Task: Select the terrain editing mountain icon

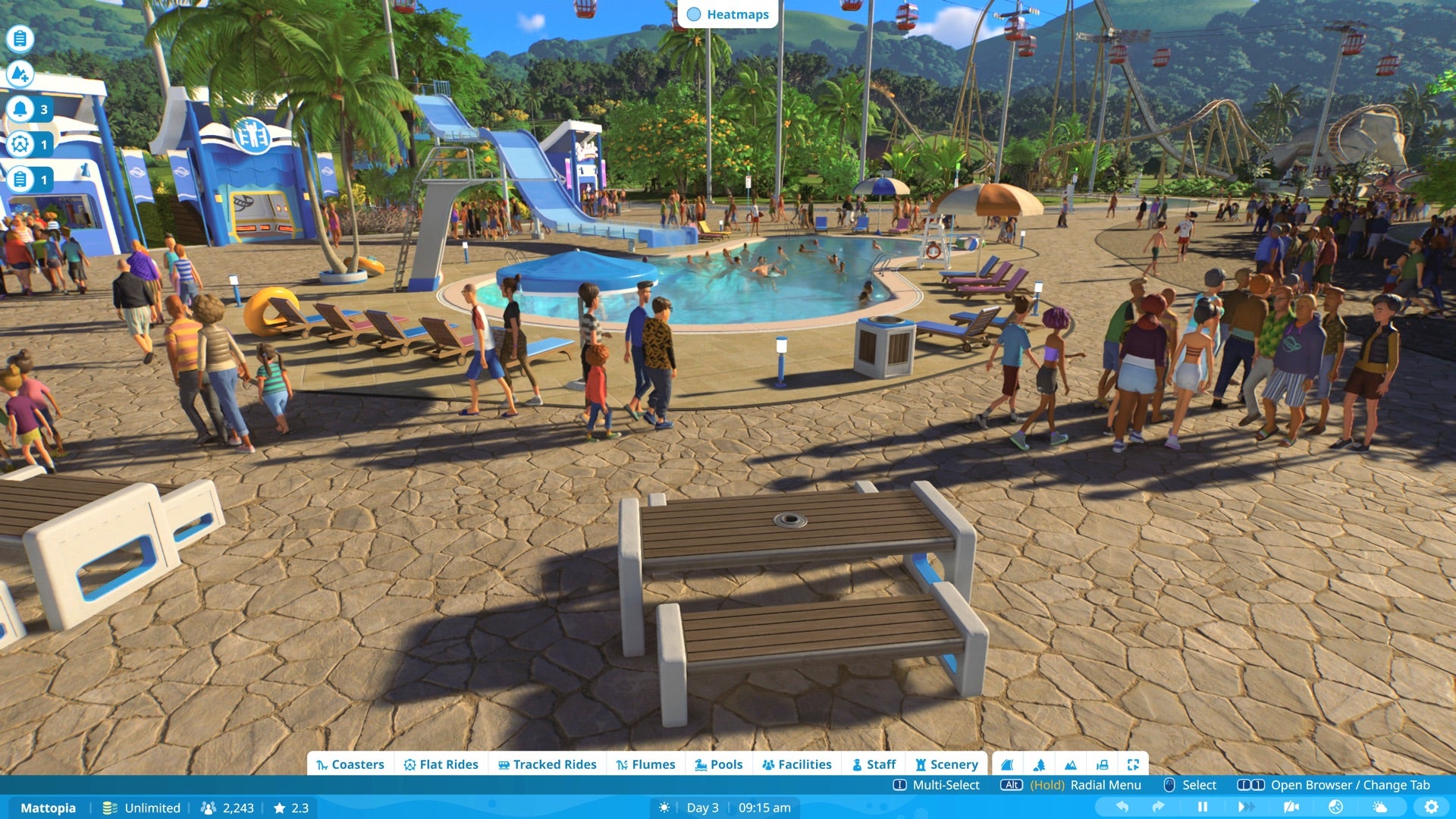Action: tap(1071, 764)
